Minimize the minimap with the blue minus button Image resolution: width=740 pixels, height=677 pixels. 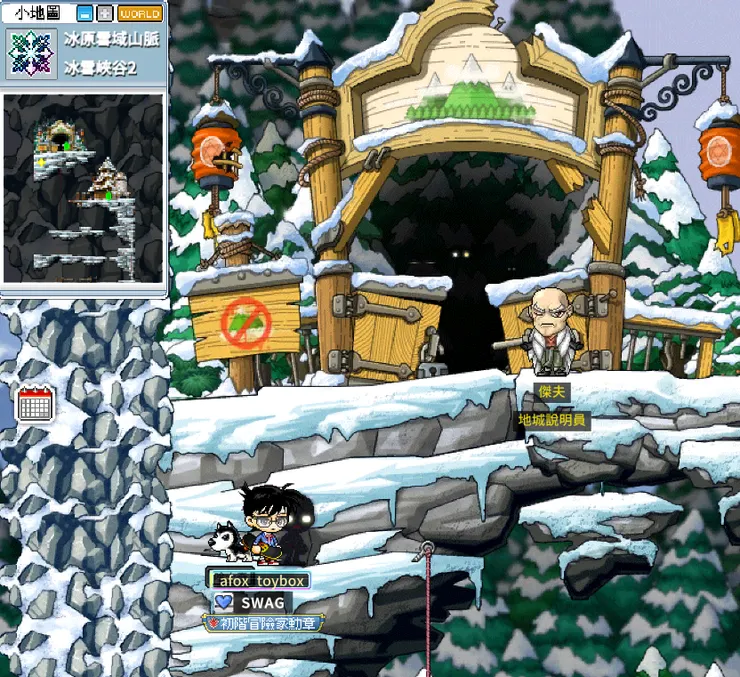tap(85, 14)
